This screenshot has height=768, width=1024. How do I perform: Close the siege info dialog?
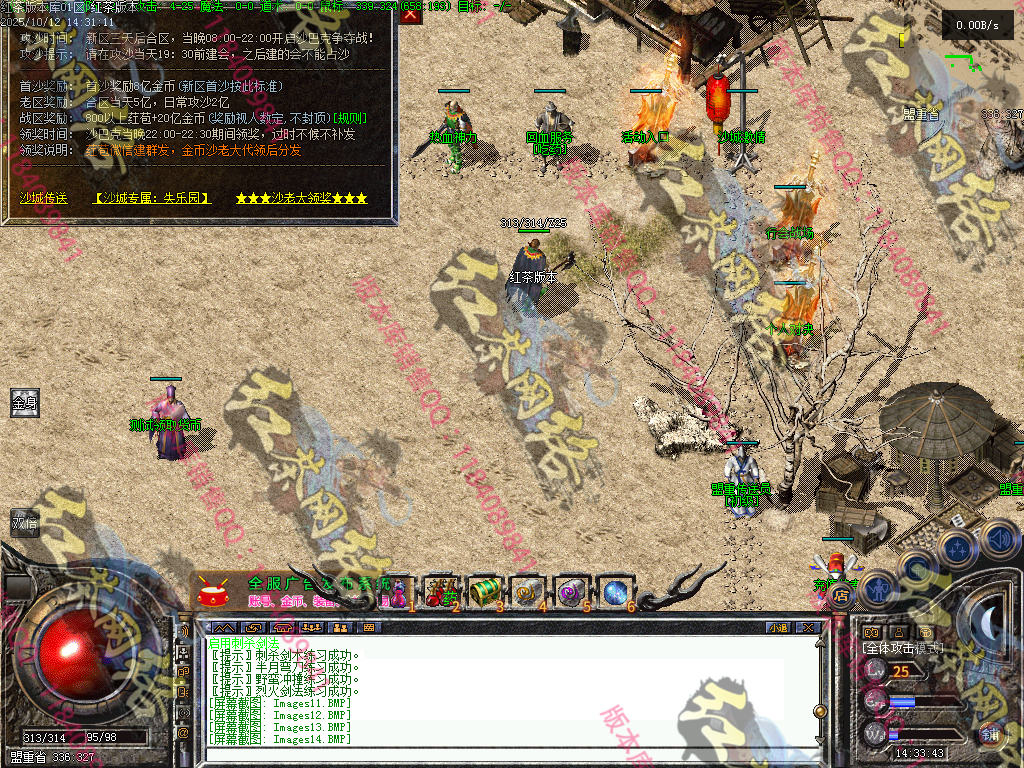(x=411, y=14)
